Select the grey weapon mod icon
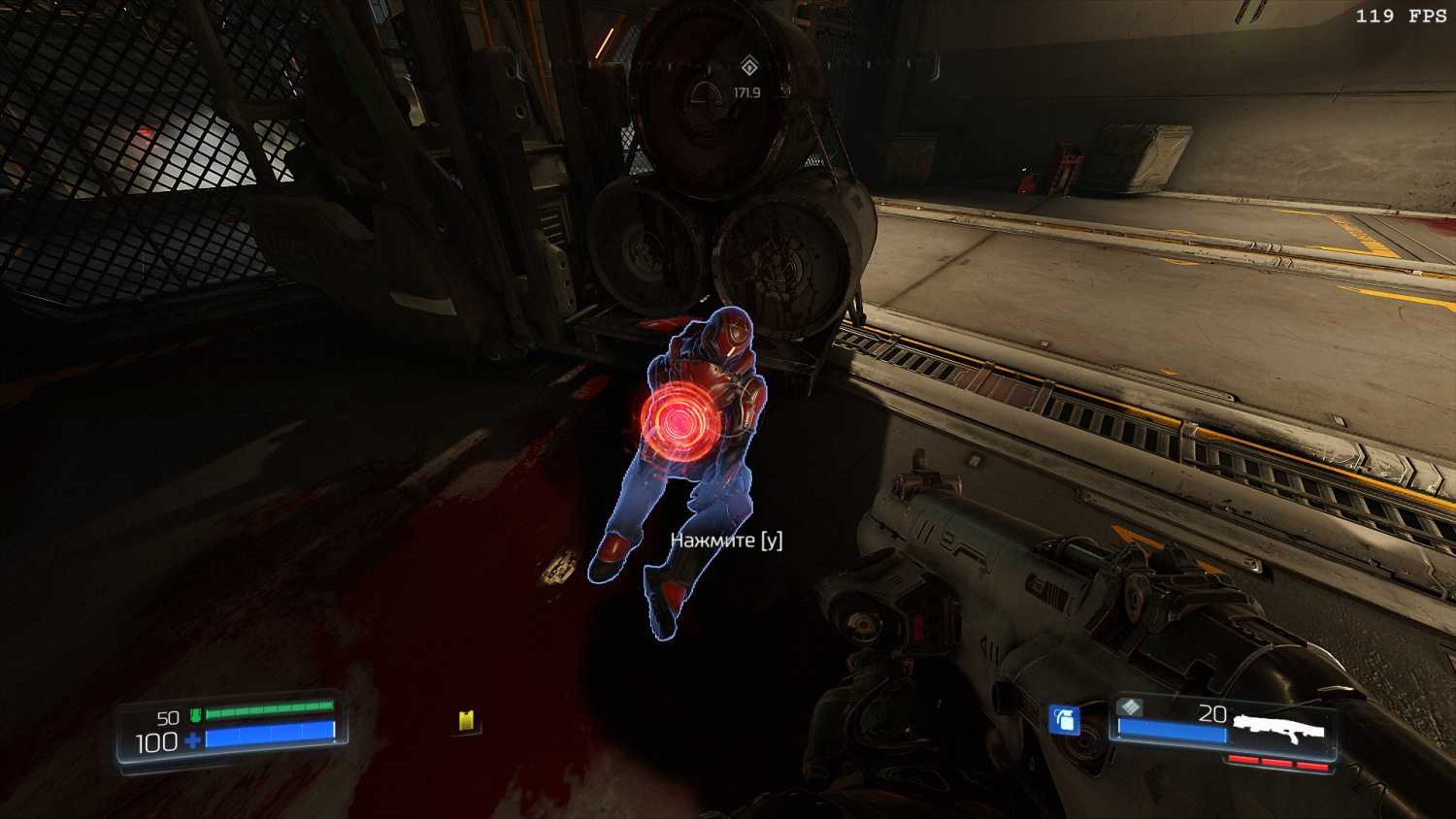 coord(1130,707)
